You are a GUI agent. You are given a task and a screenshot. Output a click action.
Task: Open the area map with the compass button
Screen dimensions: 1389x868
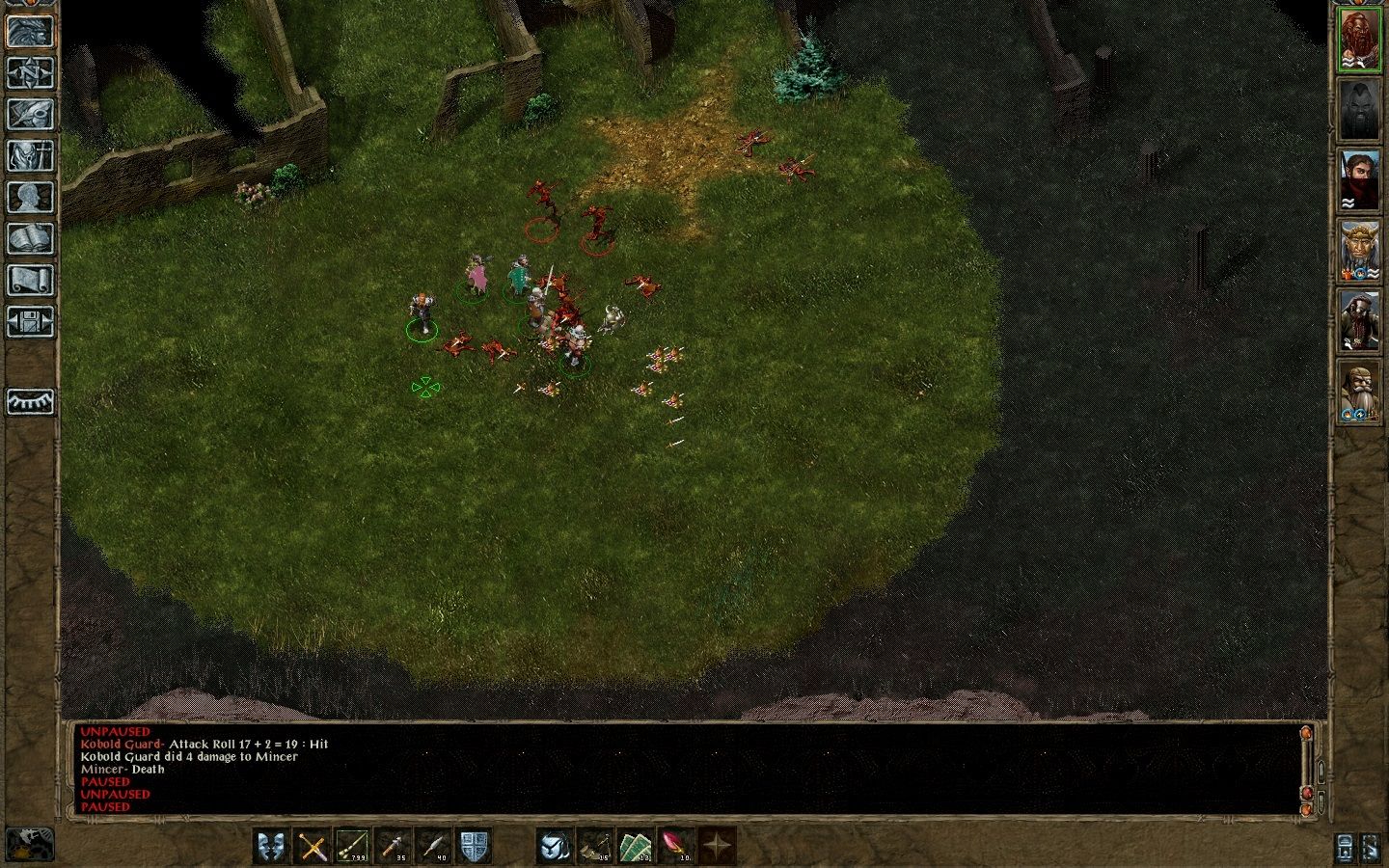pos(30,72)
